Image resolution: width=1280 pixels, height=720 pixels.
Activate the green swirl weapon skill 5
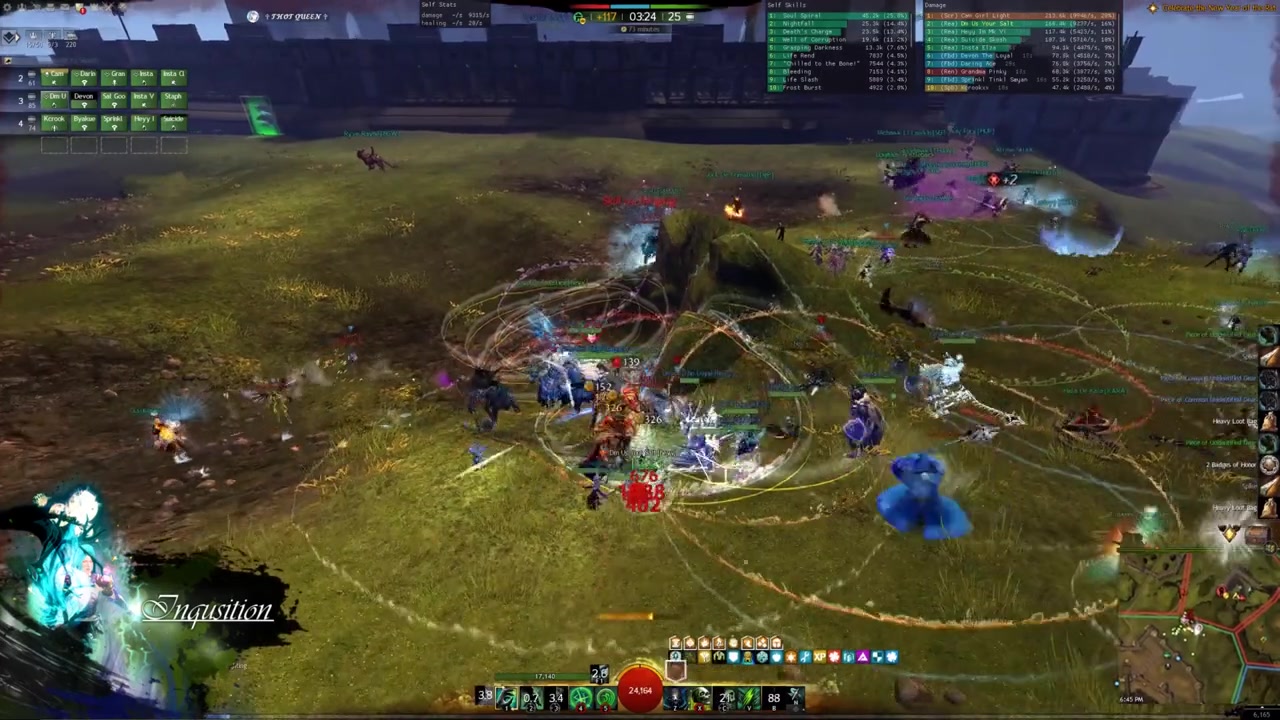[x=605, y=697]
